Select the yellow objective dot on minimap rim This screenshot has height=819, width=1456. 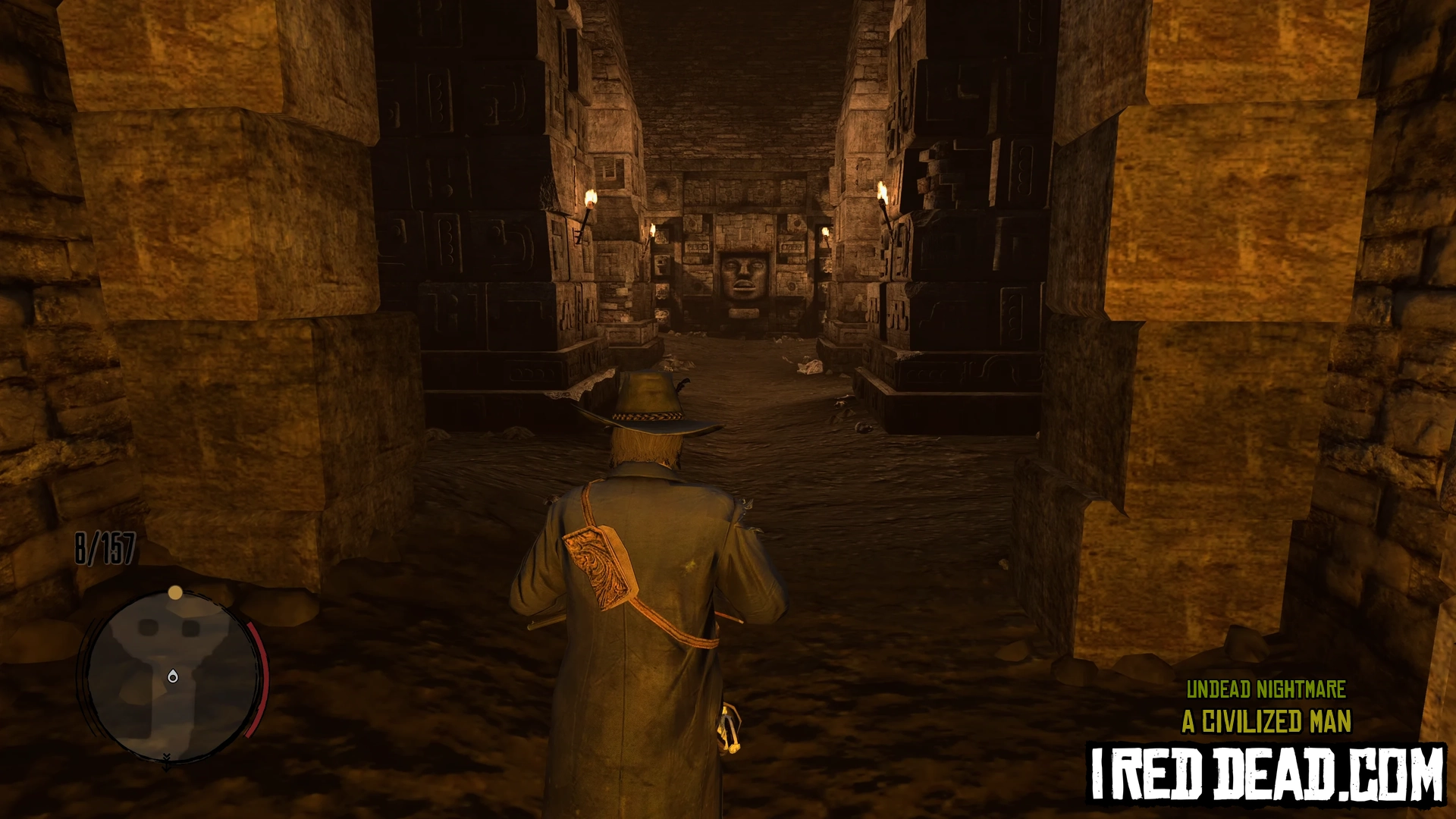[175, 592]
